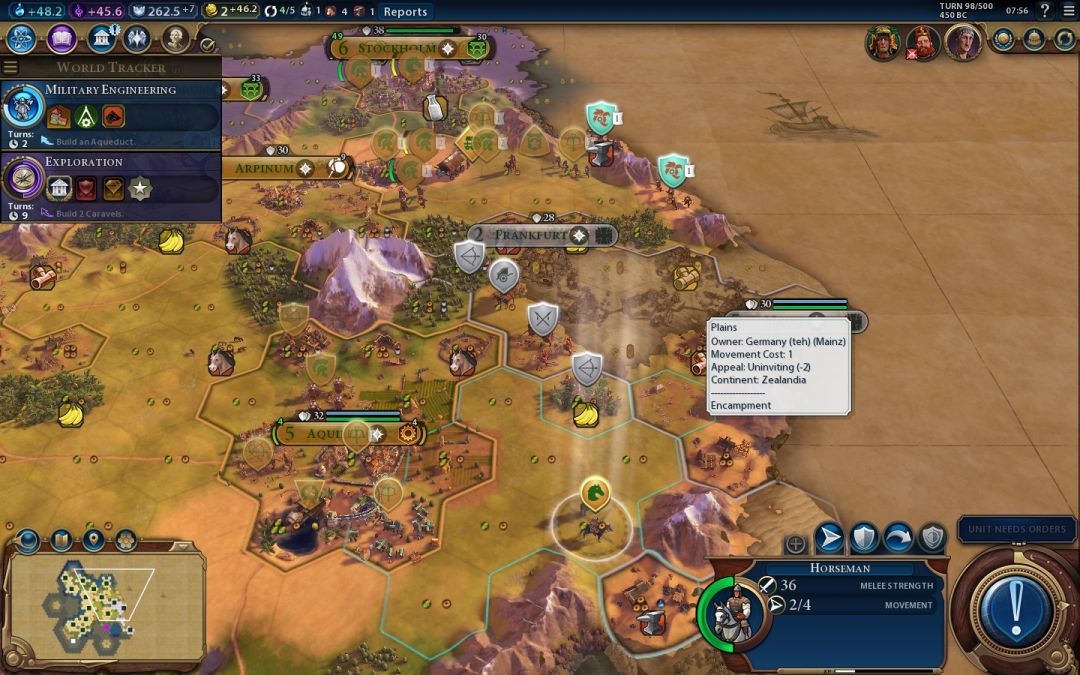Open the Religion screen
This screenshot has width=1080, height=675.
(x=137, y=39)
